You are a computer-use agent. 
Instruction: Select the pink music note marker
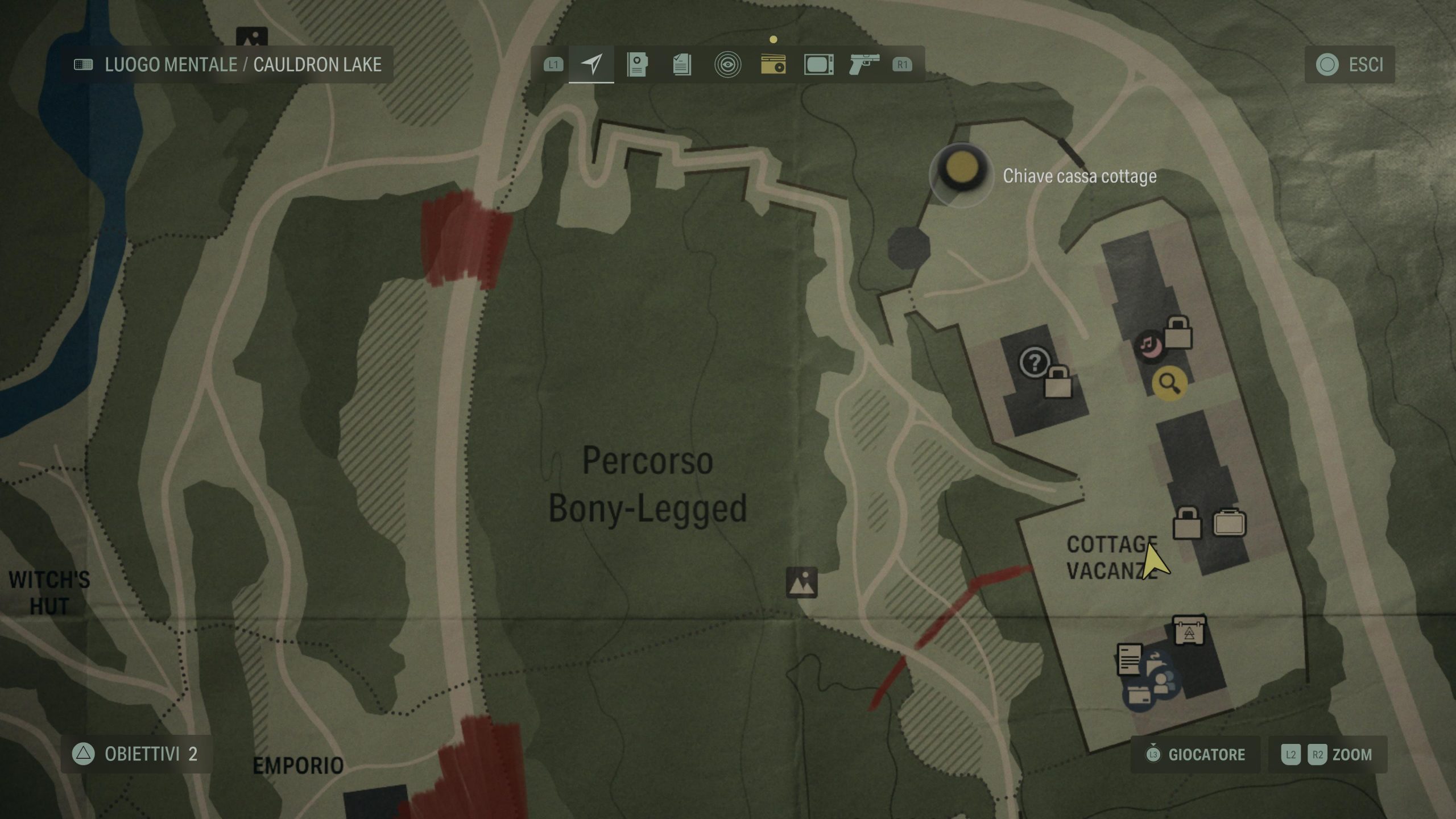pos(1149,345)
